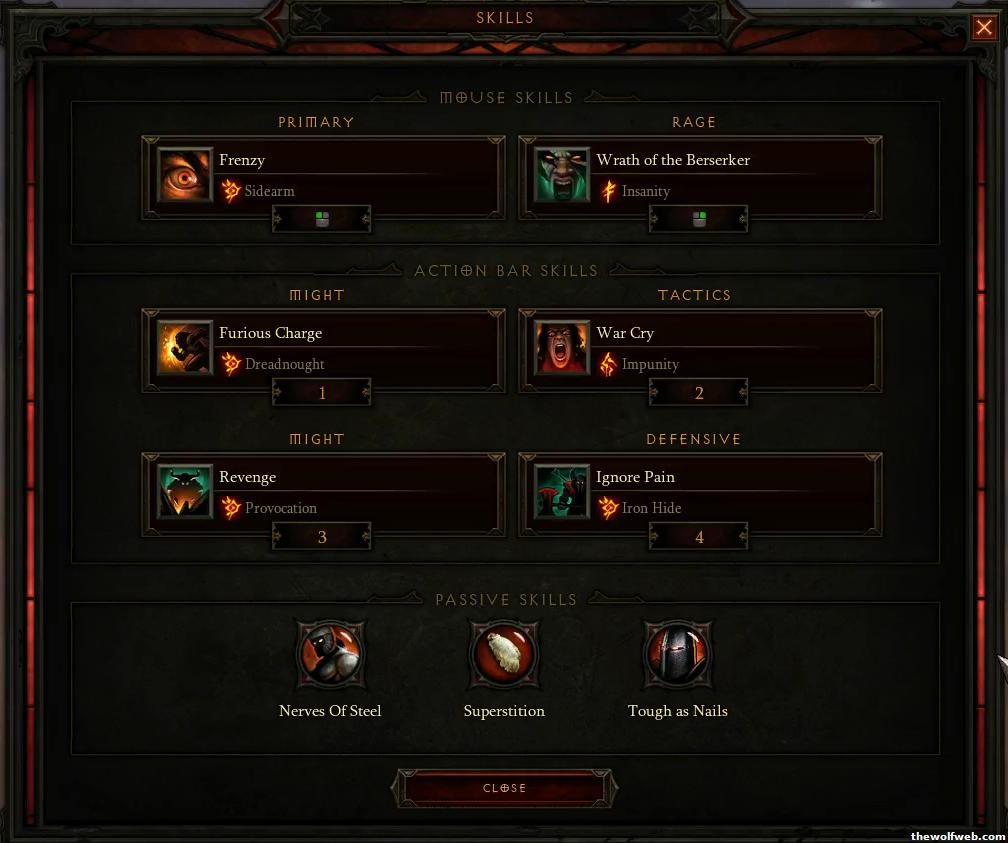Open the Wrath of the Berserker skill slot
Viewport: 1008px width, 843px height.
[x=562, y=176]
